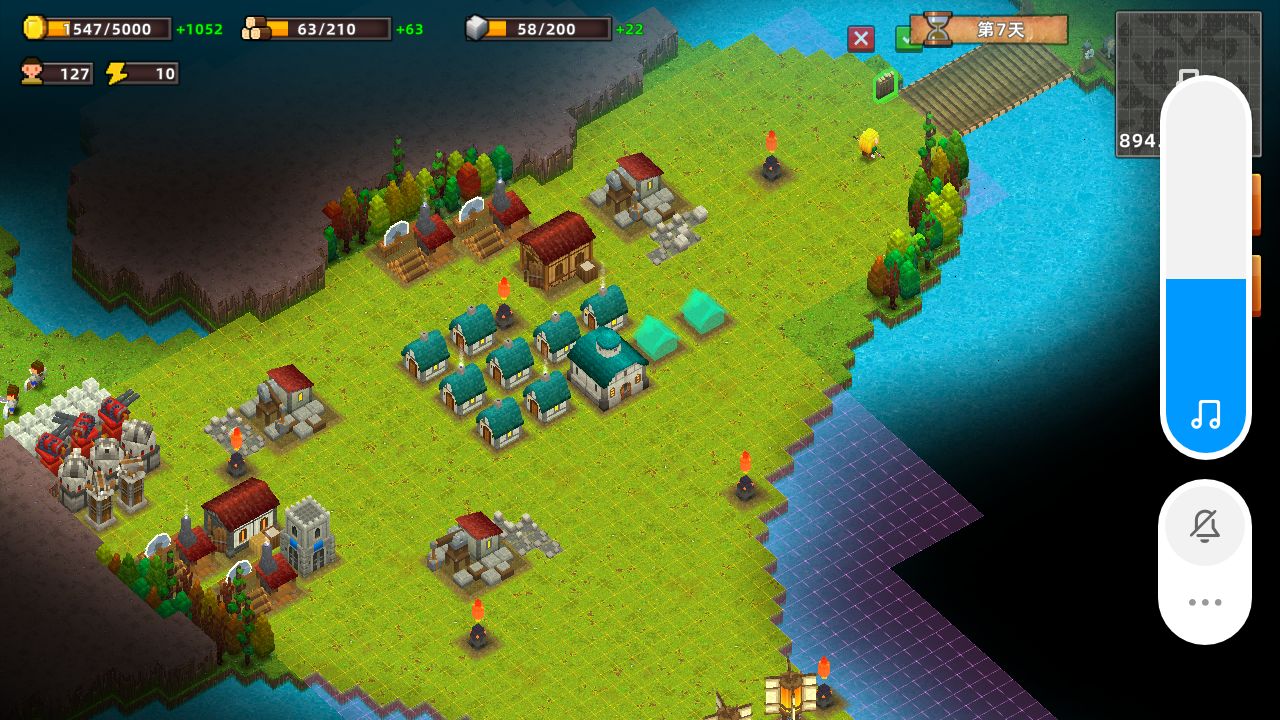Screen dimensions: 1280x720
Task: Open the three-dot volume options
Action: (x=1205, y=602)
